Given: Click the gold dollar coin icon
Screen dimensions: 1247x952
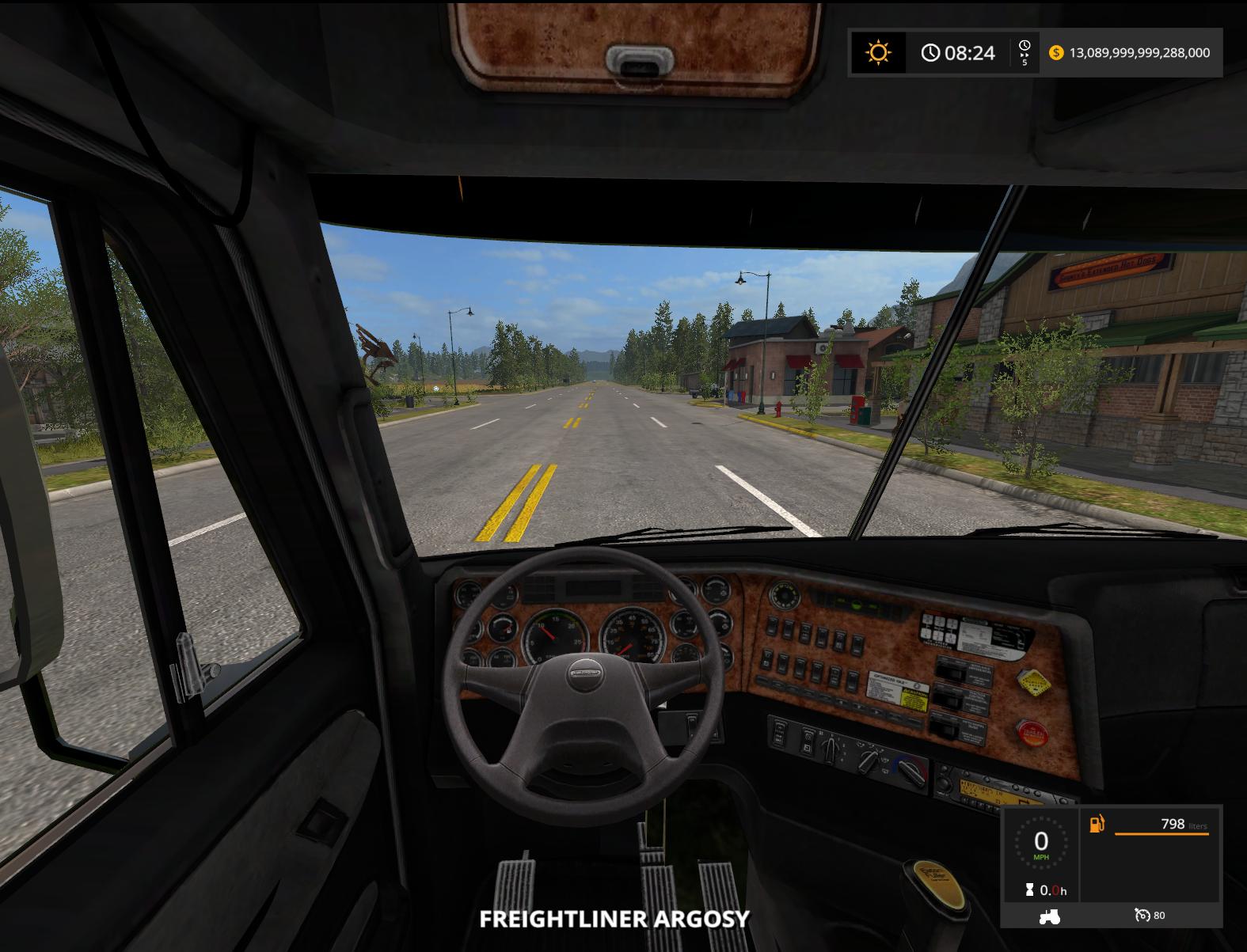Looking at the screenshot, I should click(1055, 53).
